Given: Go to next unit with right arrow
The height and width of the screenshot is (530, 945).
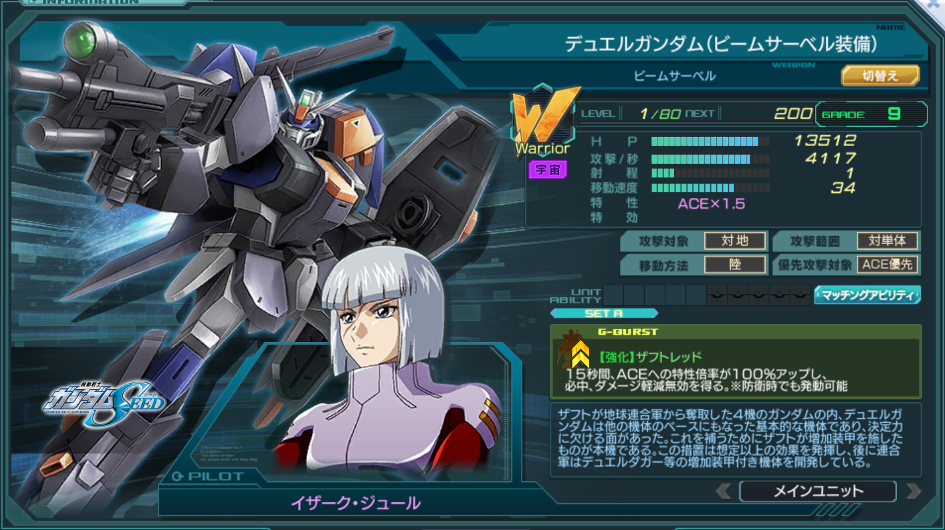Looking at the screenshot, I should 912,491.
